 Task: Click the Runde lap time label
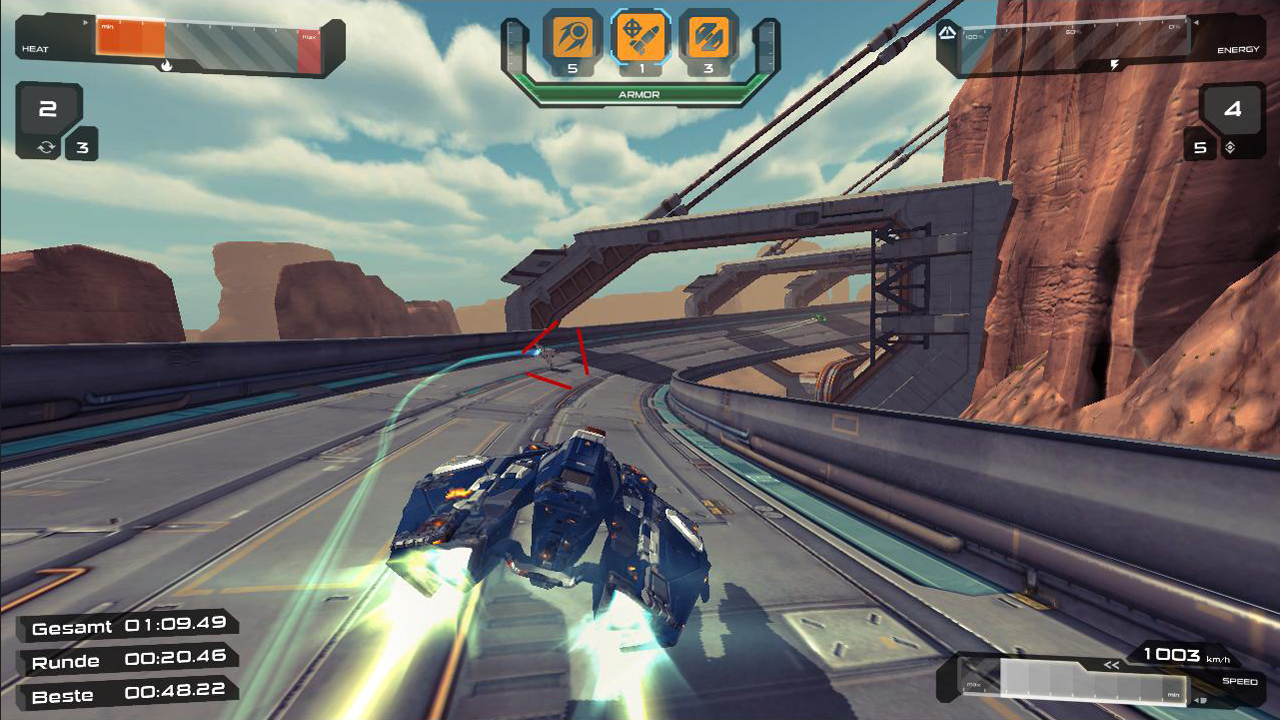(64, 659)
